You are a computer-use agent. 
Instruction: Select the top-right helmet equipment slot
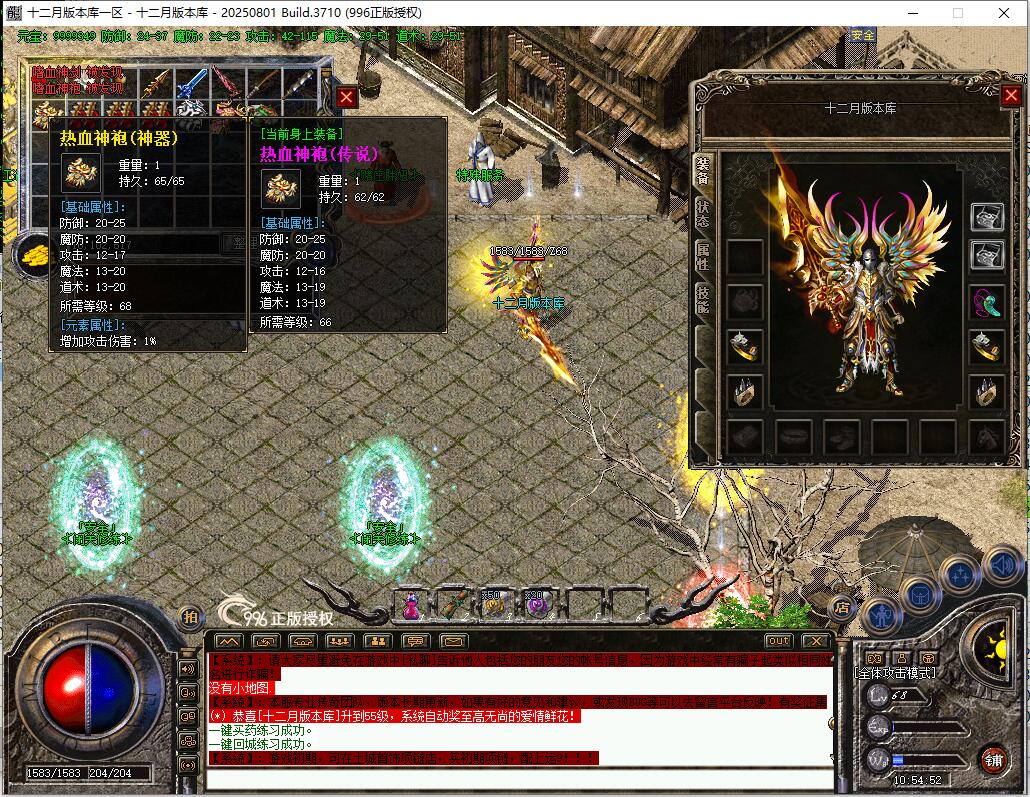(988, 216)
